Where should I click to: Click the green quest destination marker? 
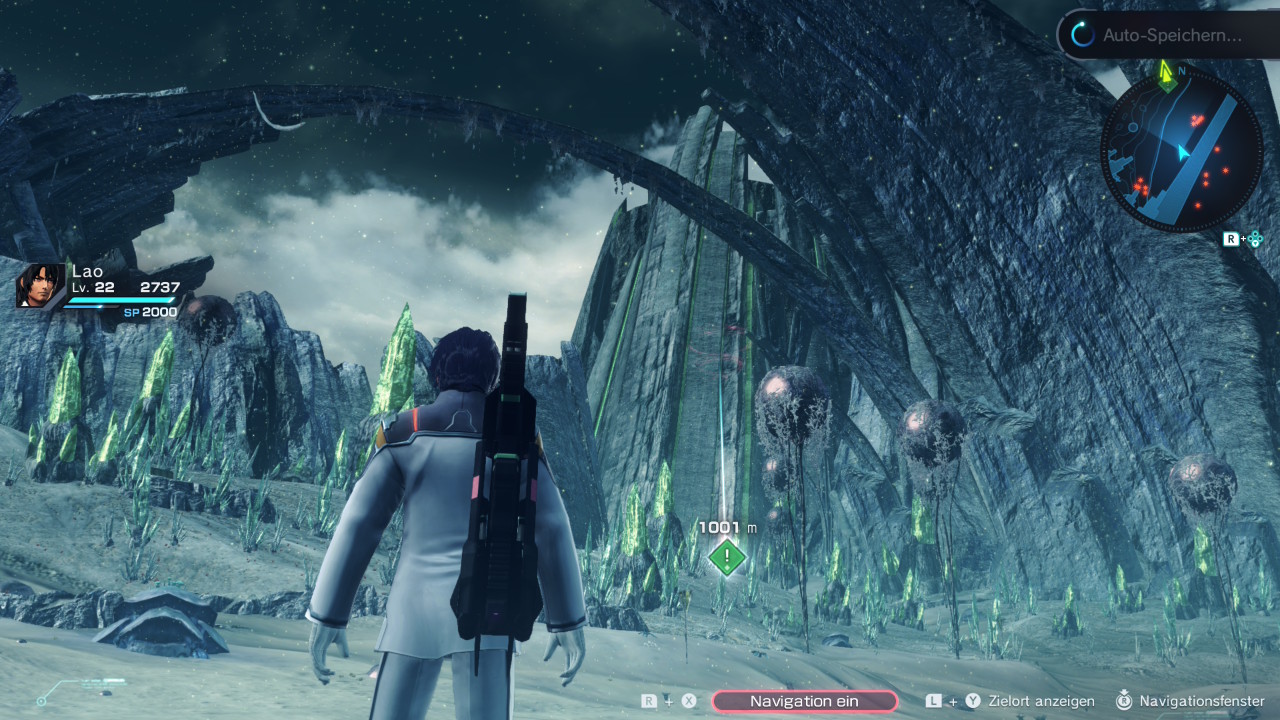727,557
